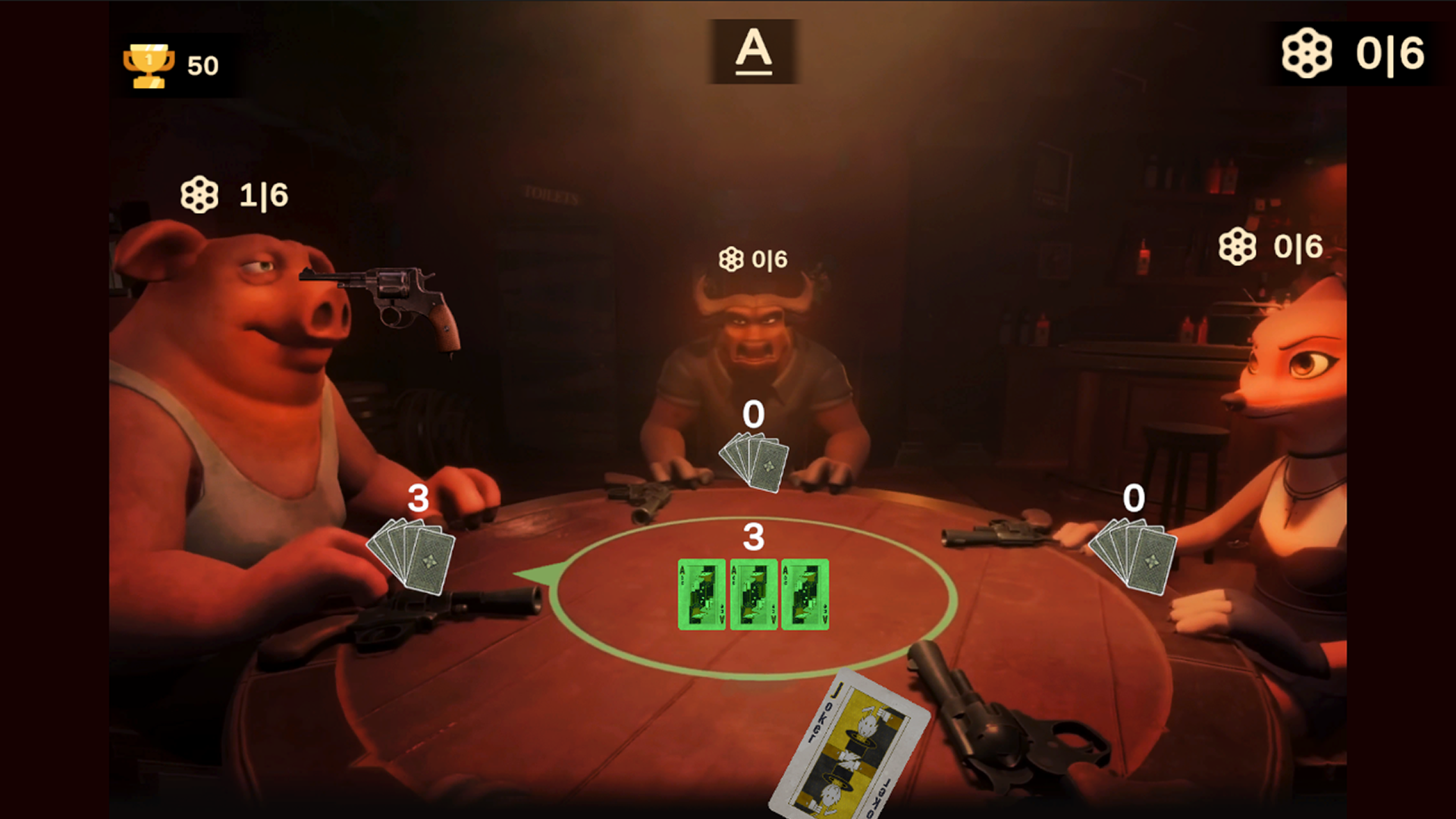Open the Ace table-card indicator at top center
Viewport: 1456px width, 819px height.
tap(755, 51)
